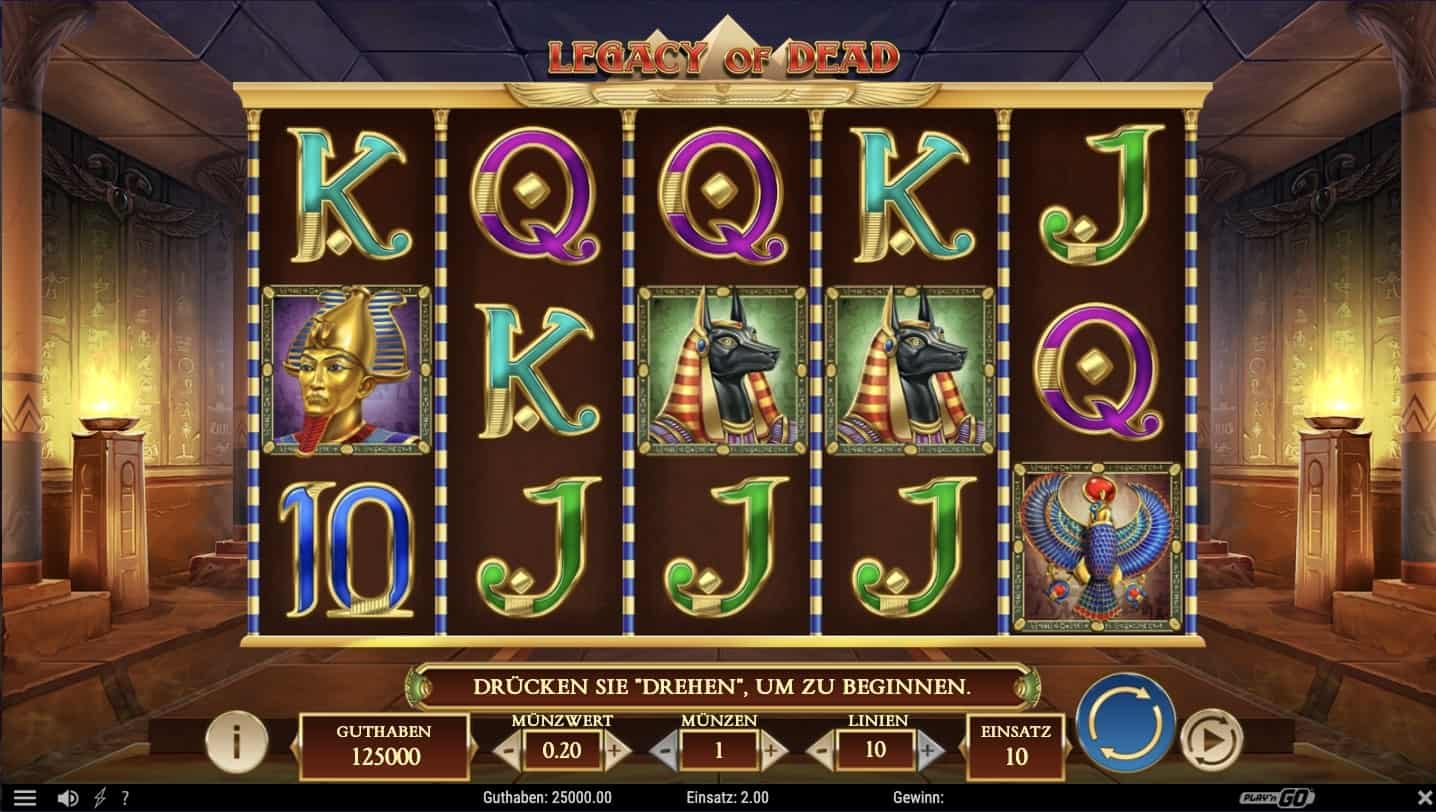Raise the number of Münzen
1436x812 pixels.
(x=770, y=750)
